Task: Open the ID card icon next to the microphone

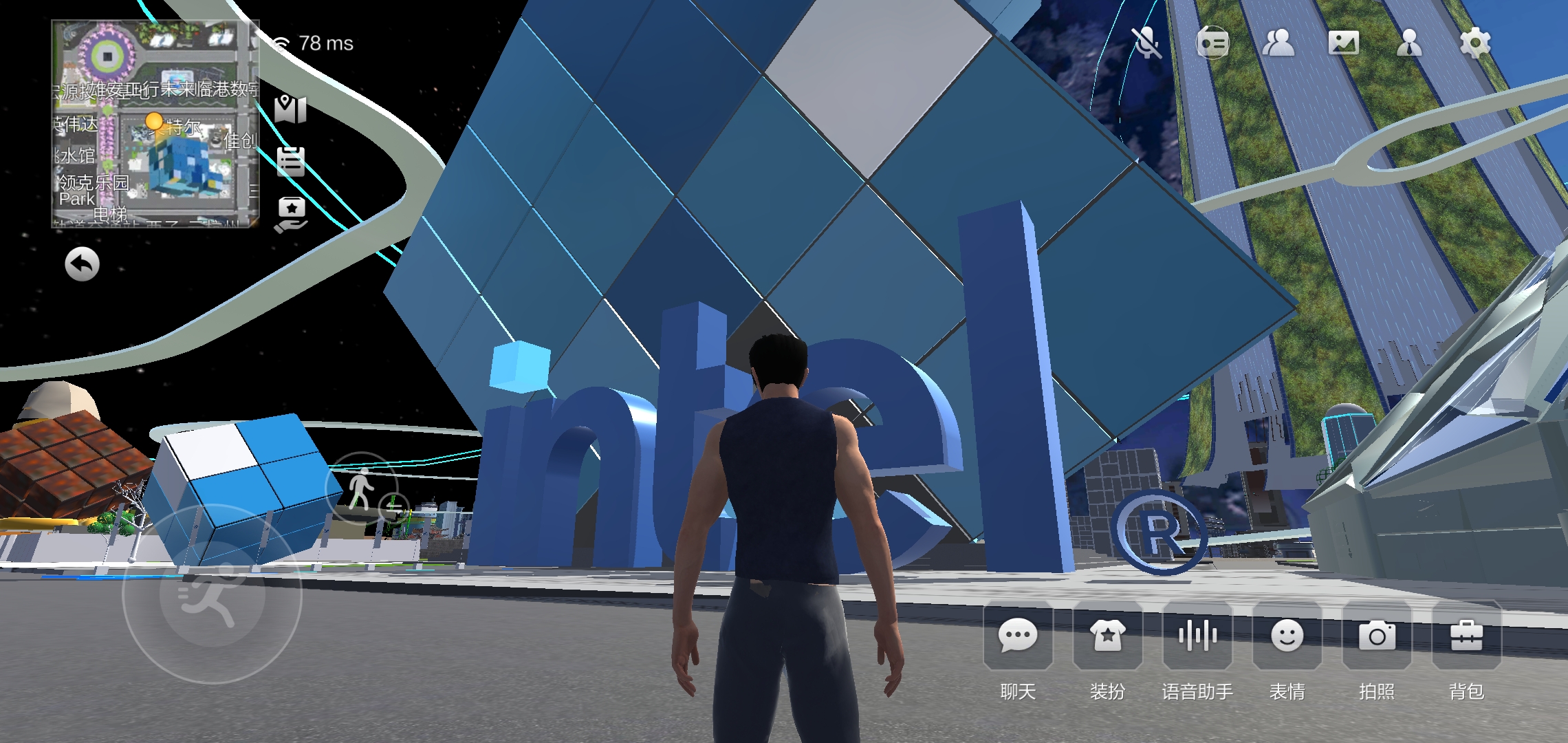Action: click(x=1212, y=43)
